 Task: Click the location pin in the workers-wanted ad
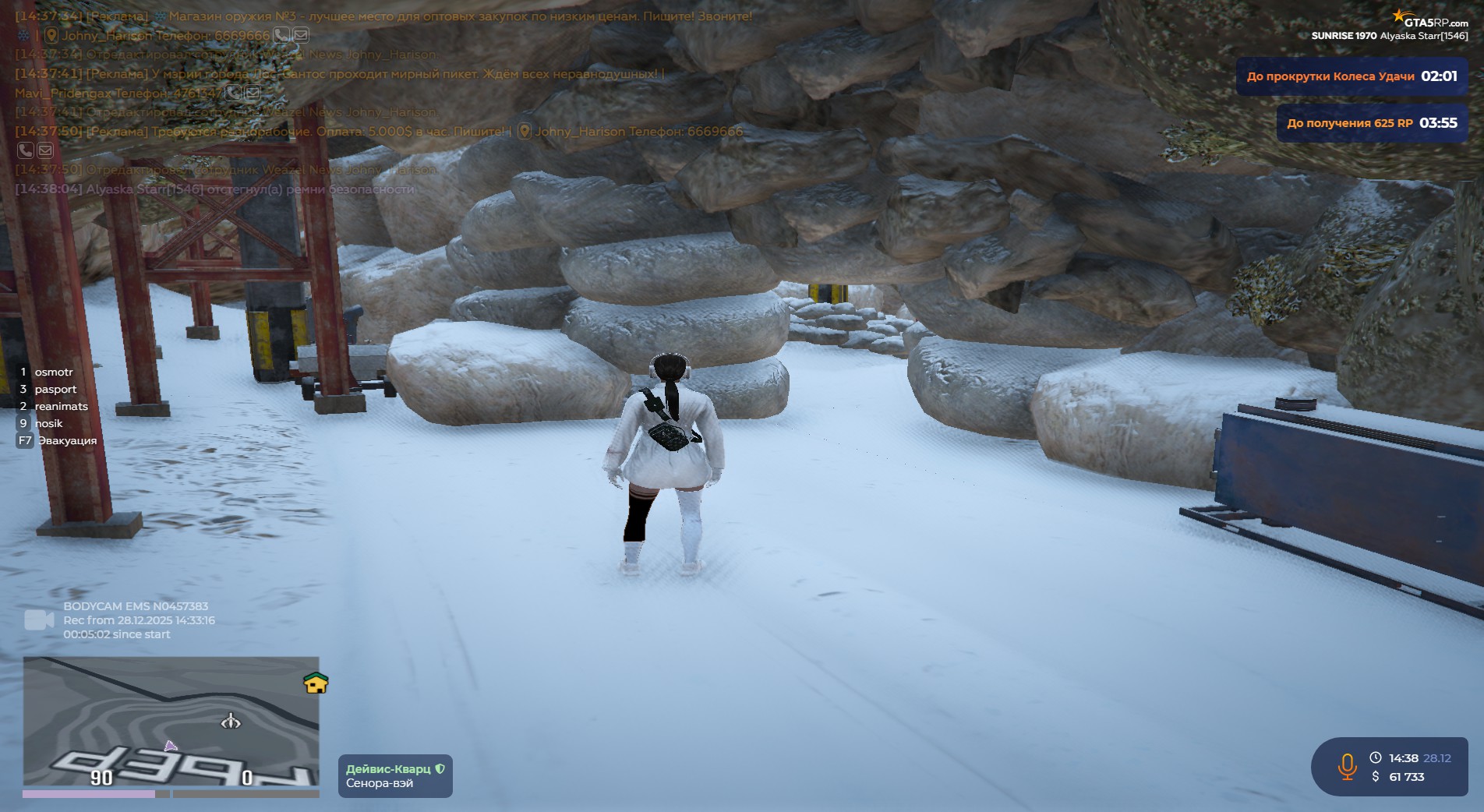525,132
